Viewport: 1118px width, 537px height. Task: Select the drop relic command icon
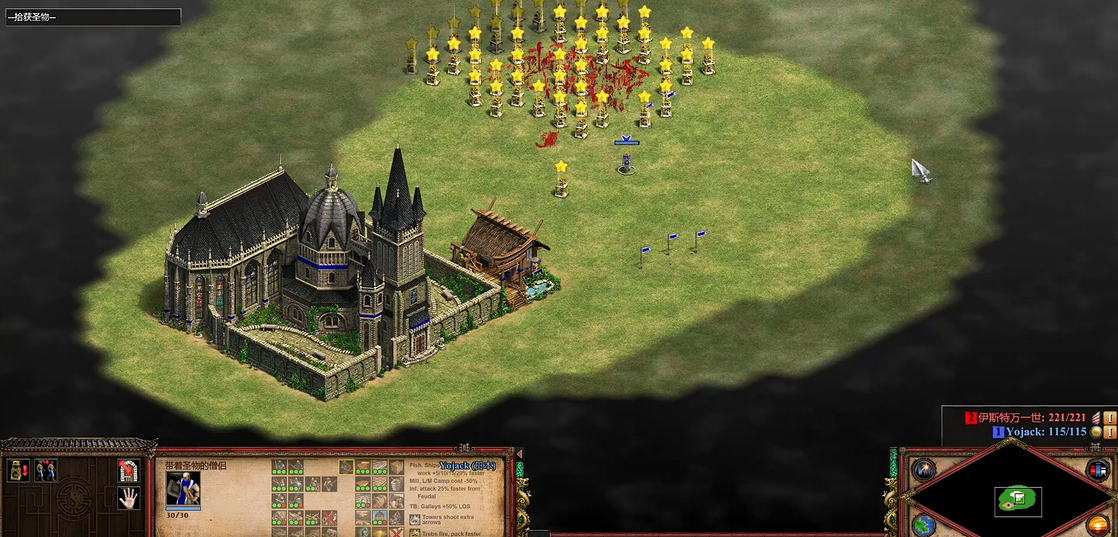[x=18, y=470]
